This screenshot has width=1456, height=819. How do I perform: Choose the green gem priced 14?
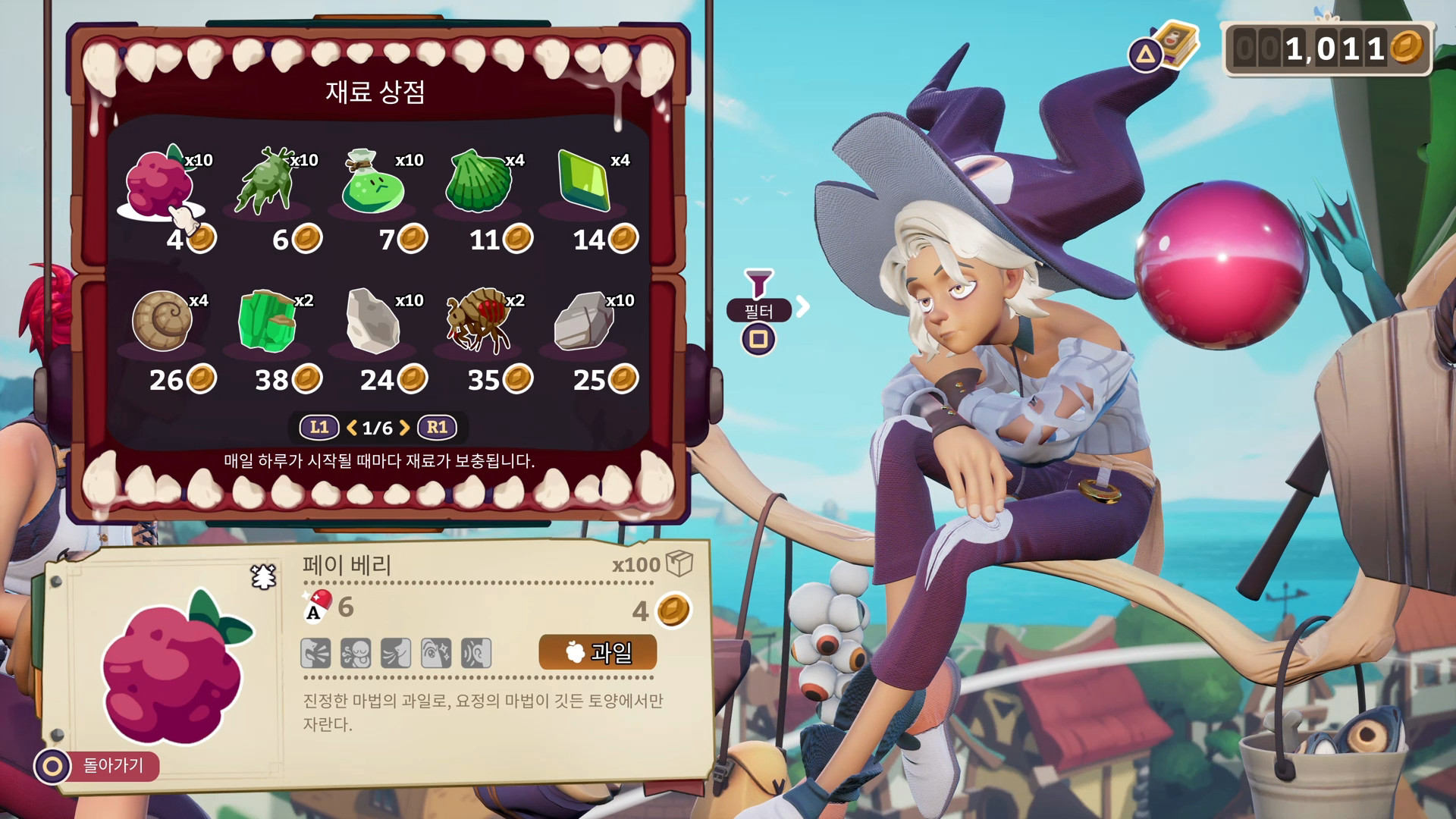584,182
